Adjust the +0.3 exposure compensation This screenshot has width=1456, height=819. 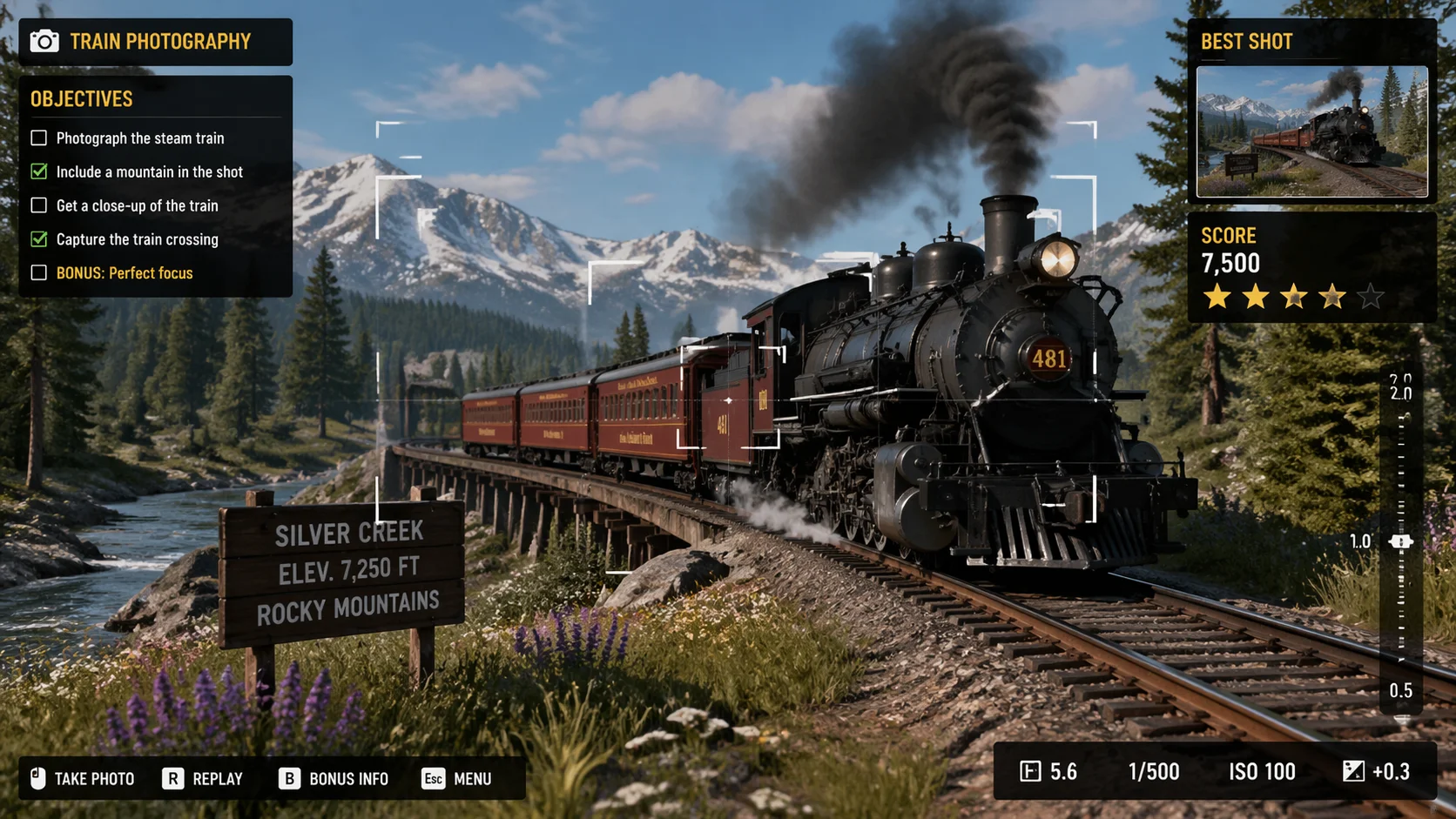[x=1377, y=771]
